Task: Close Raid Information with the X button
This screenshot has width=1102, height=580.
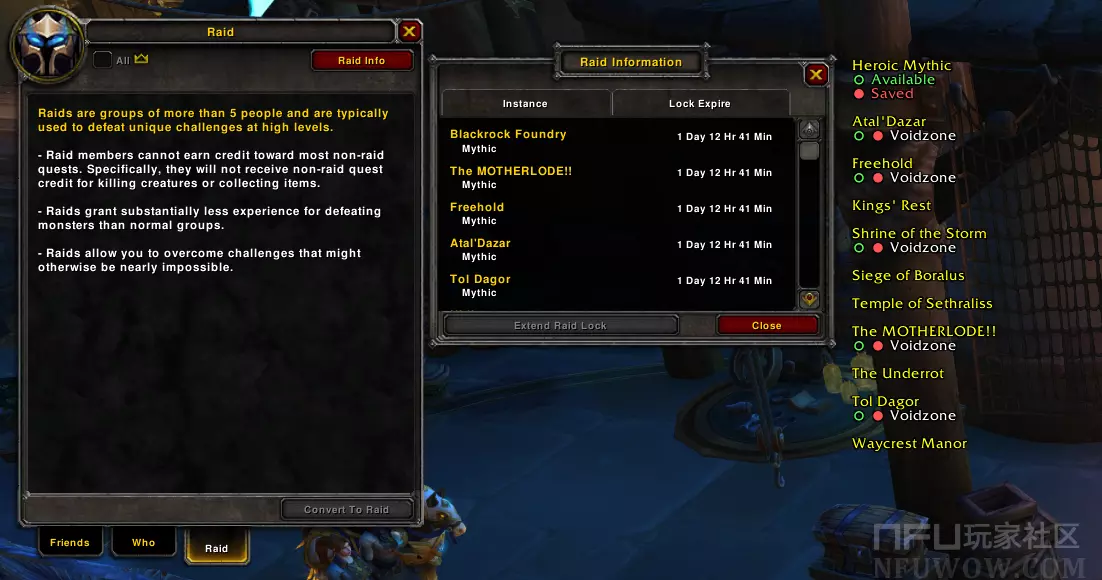Action: [816, 74]
